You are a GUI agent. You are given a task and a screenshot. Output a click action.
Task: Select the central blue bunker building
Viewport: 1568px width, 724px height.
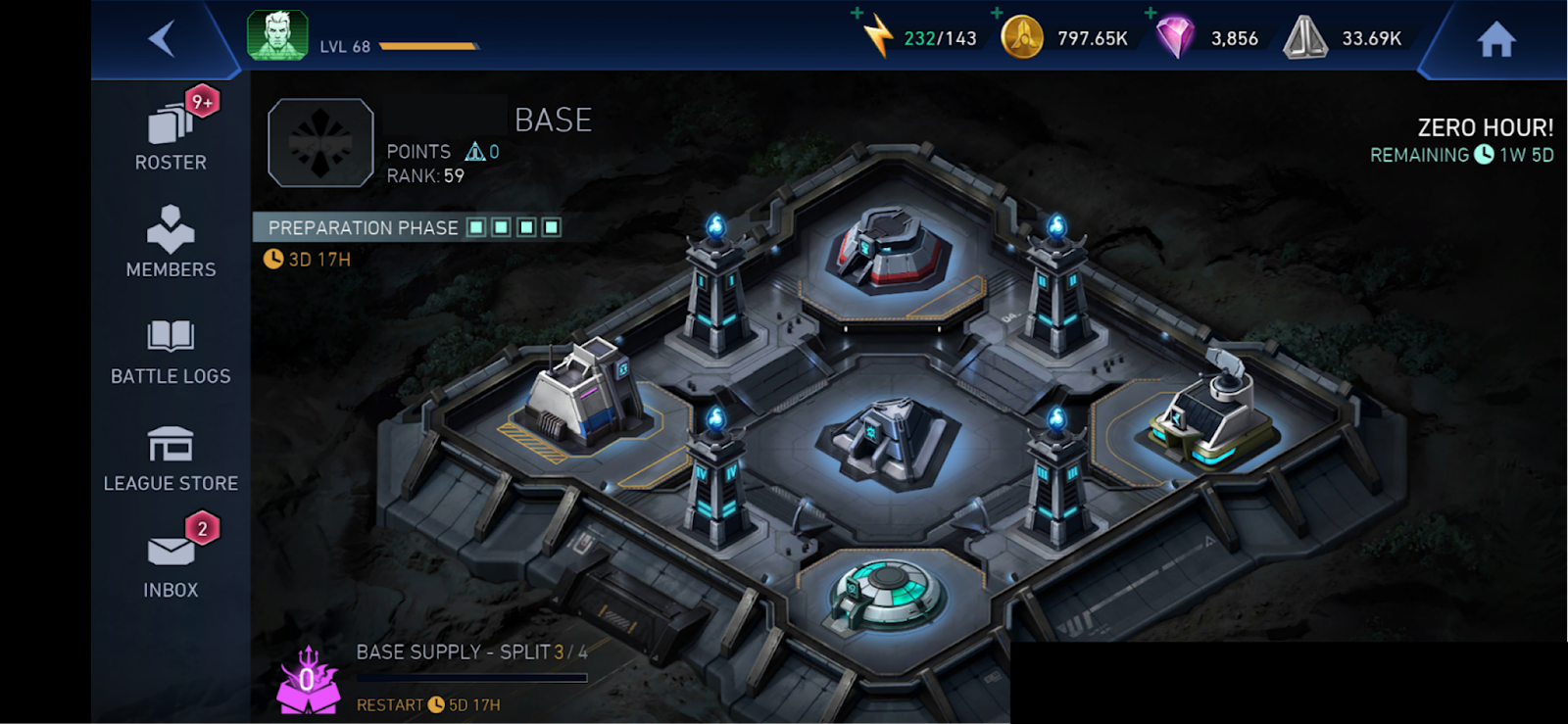click(890, 441)
